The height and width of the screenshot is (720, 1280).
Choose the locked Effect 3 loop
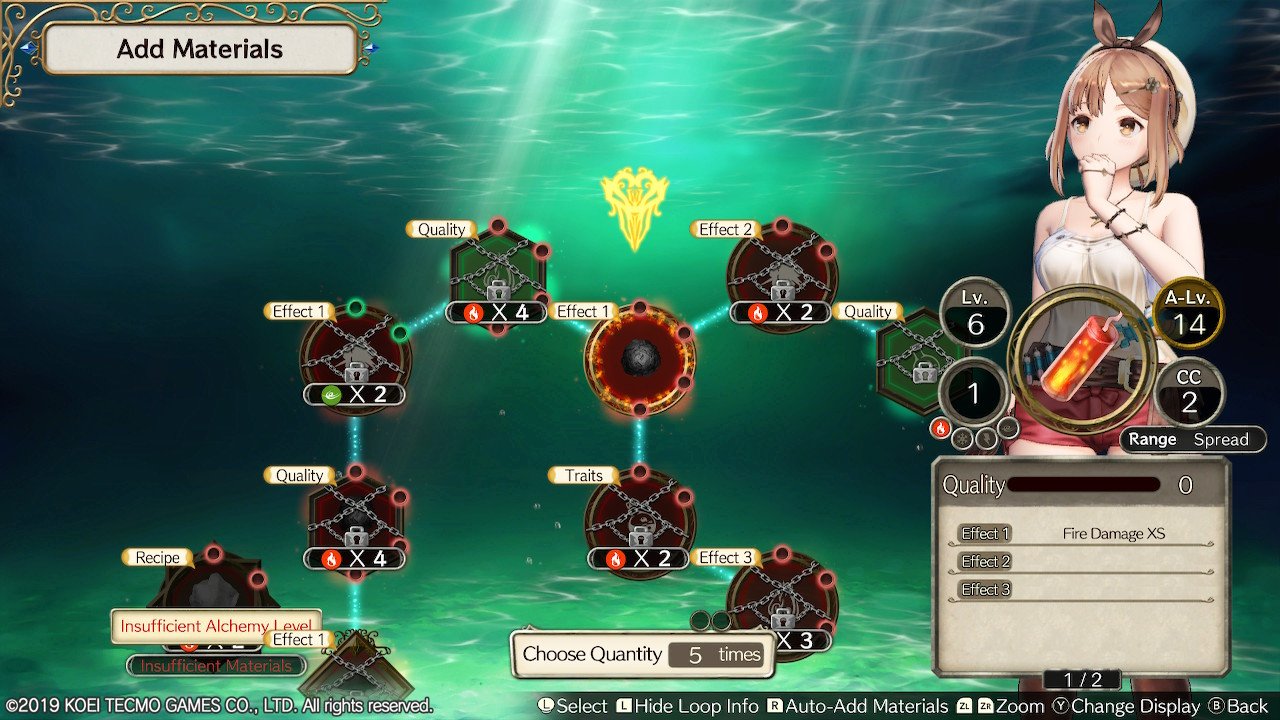781,597
